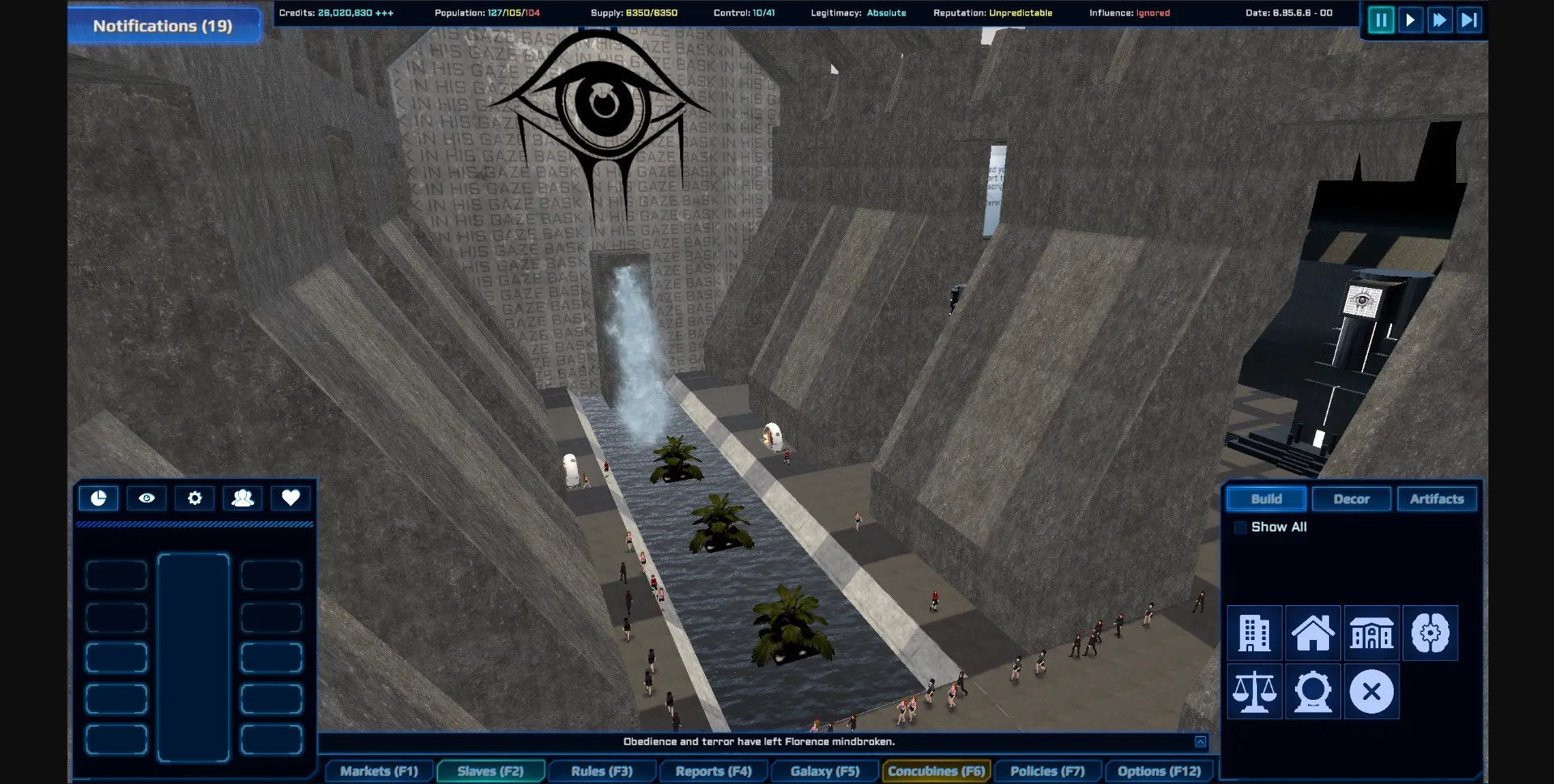Open the Artifacts tab

[1437, 499]
